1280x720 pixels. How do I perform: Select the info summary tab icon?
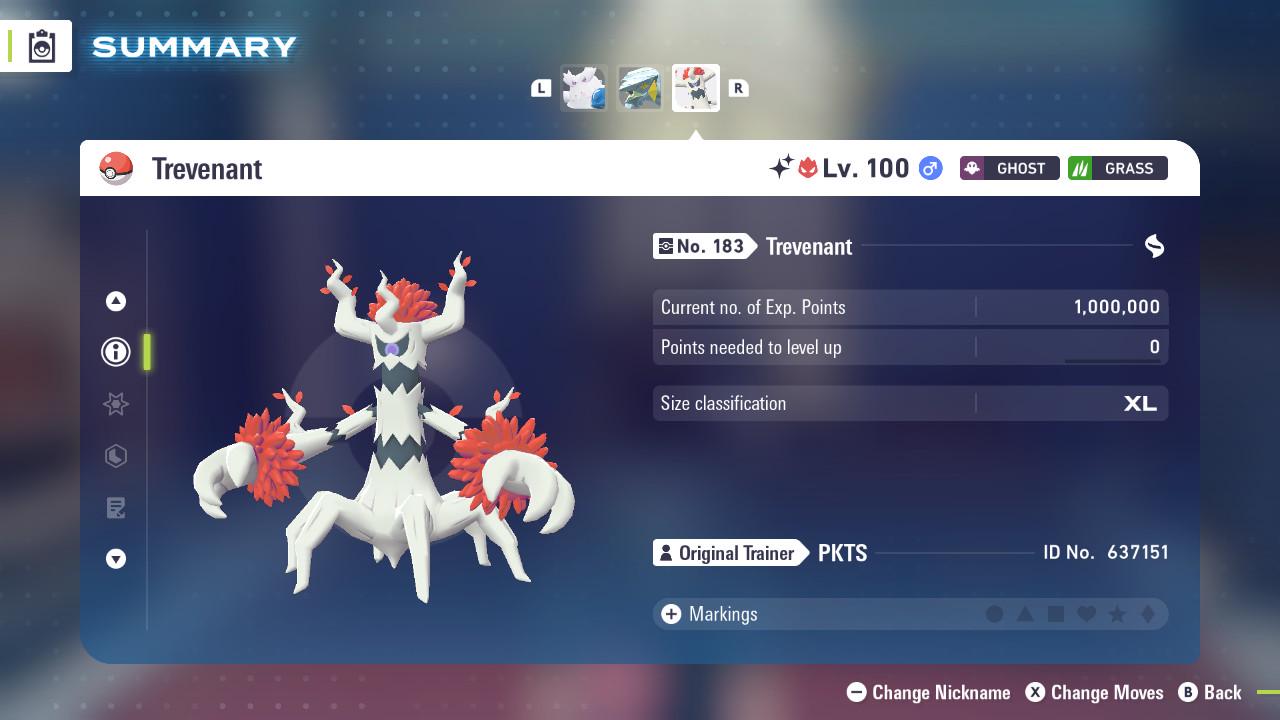click(115, 351)
